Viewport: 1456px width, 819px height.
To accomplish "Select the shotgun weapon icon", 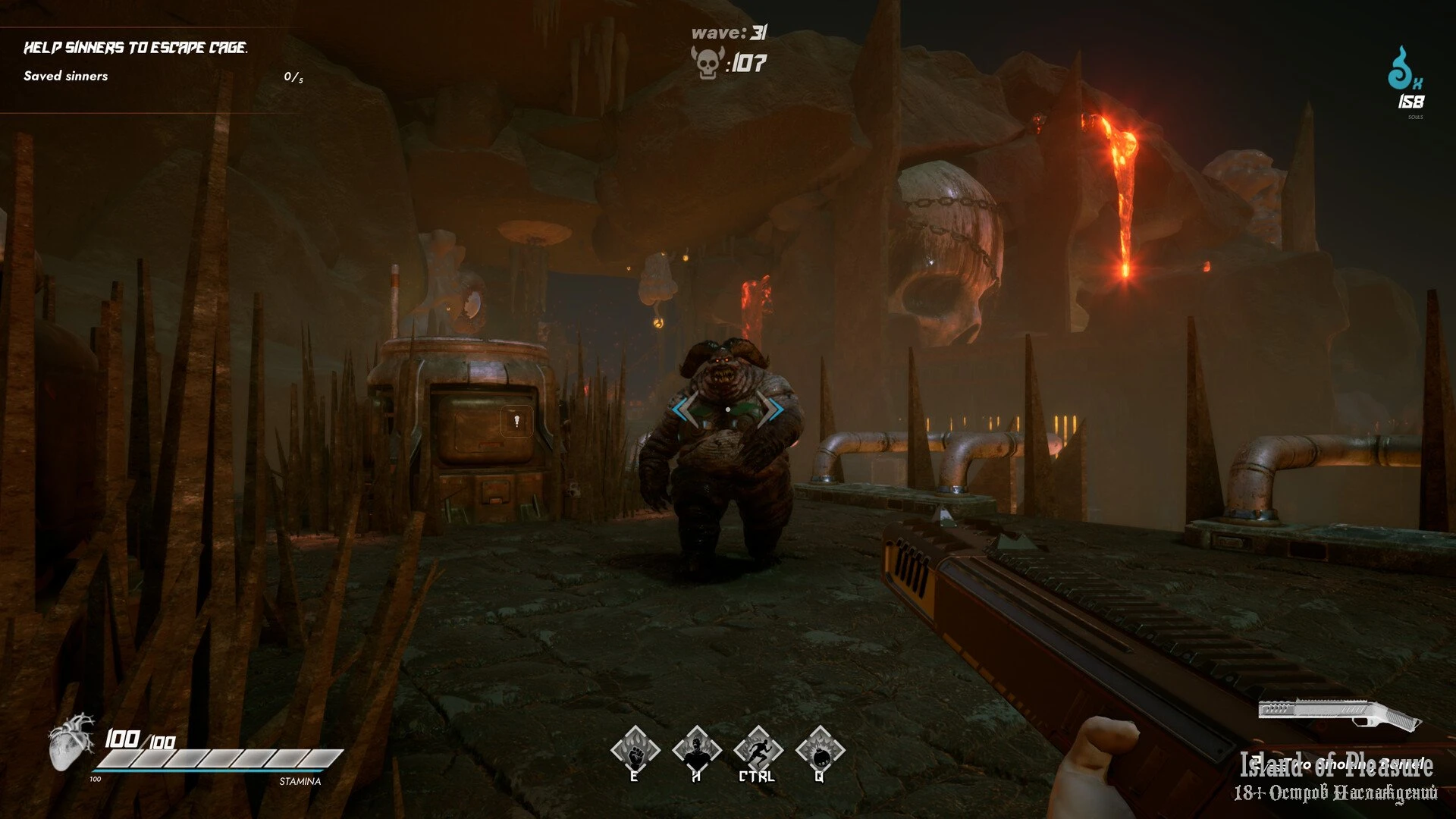I will point(1337,714).
